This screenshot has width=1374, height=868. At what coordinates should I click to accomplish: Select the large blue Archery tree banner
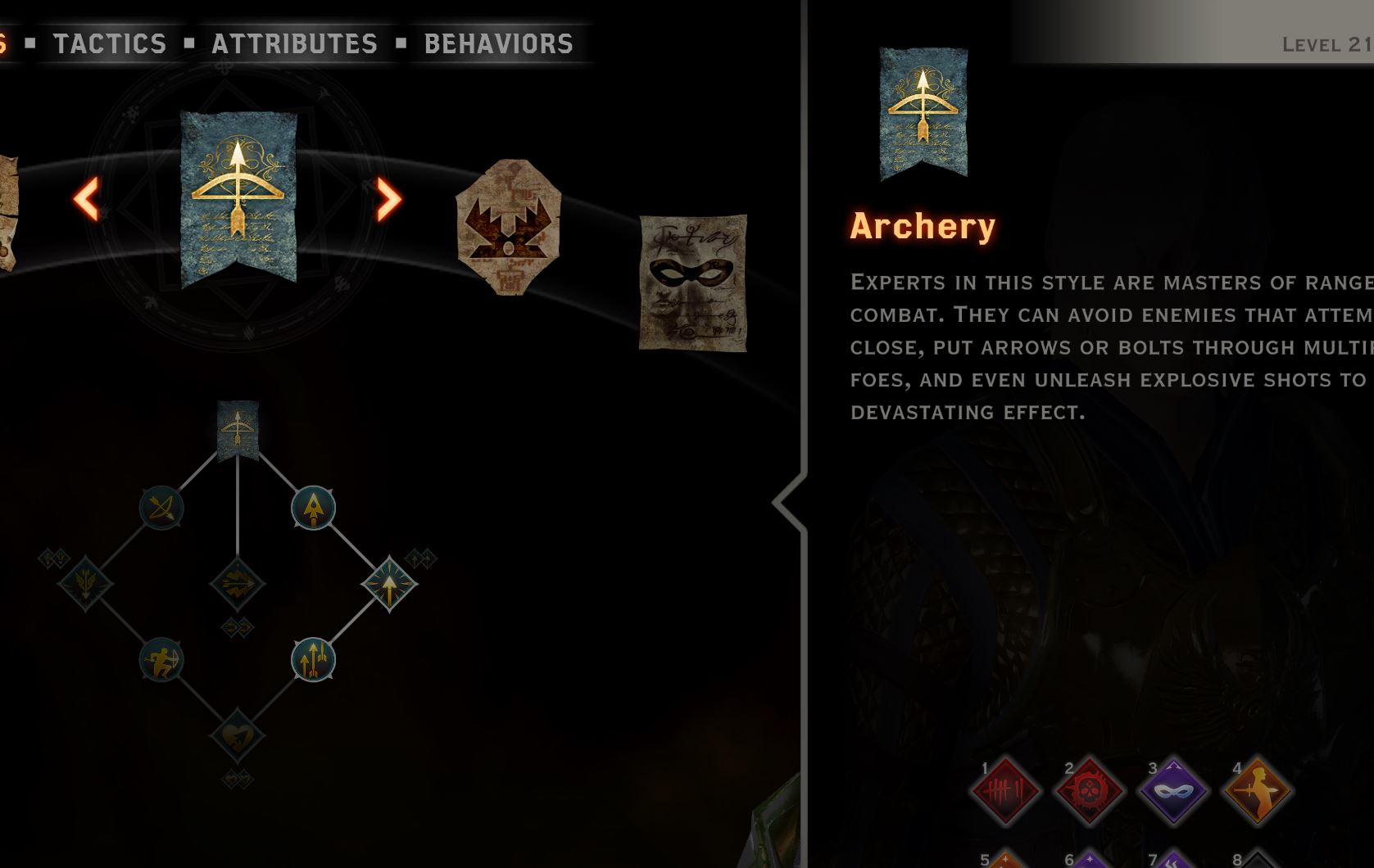pyautogui.click(x=238, y=198)
